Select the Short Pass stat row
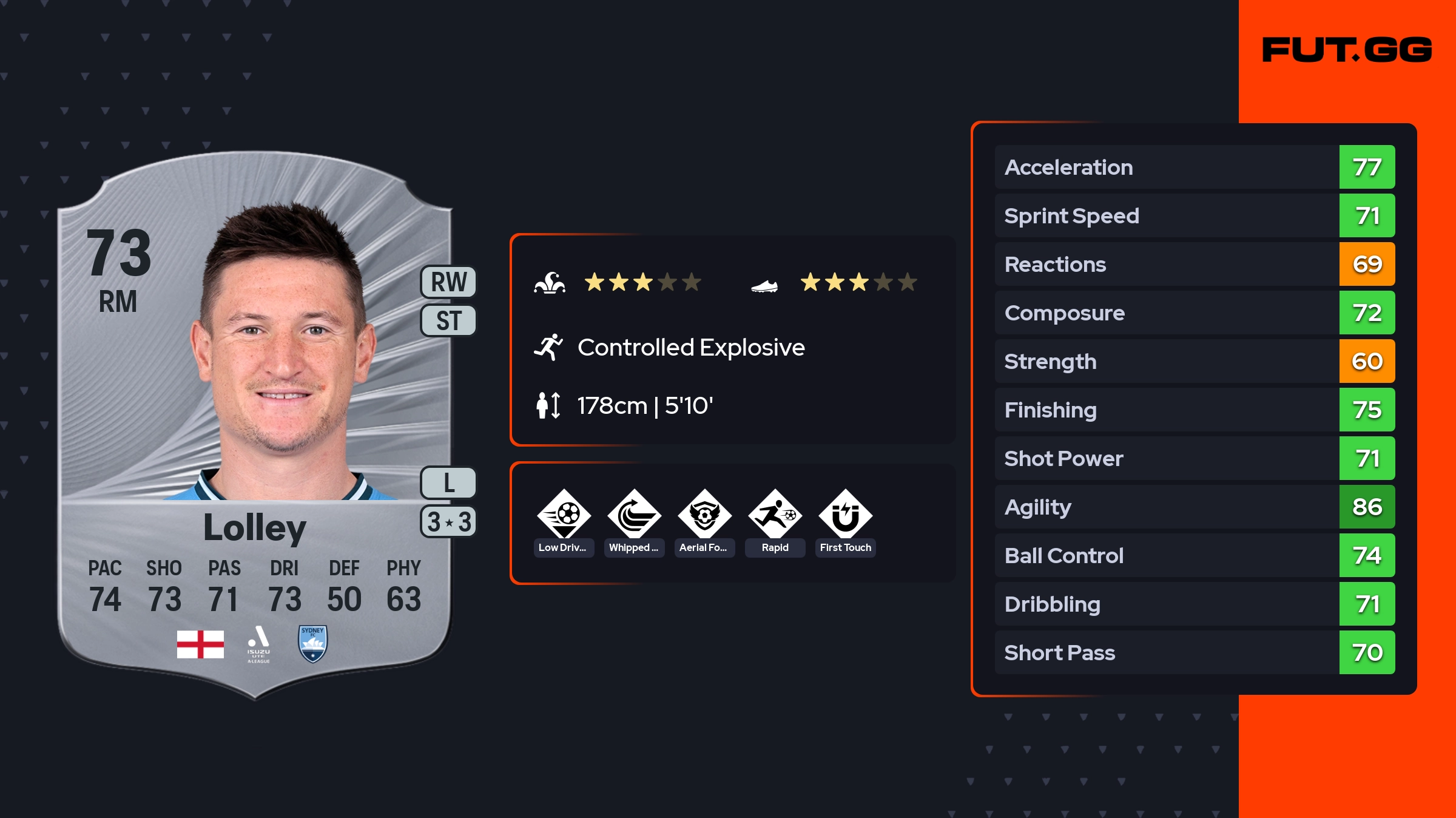 point(1194,652)
